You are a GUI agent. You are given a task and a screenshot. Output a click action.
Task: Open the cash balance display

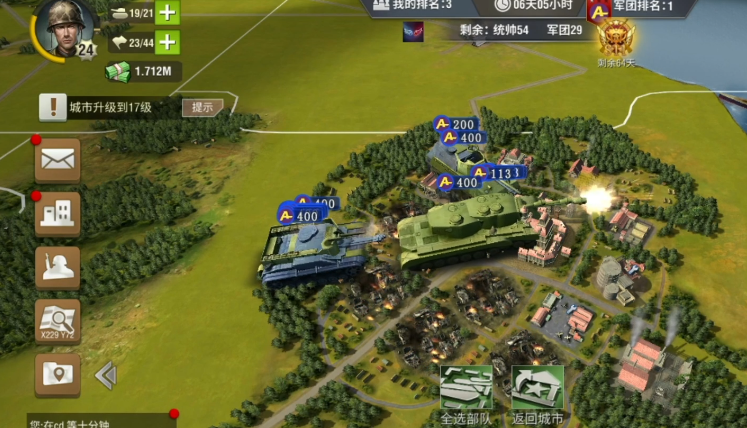click(142, 71)
